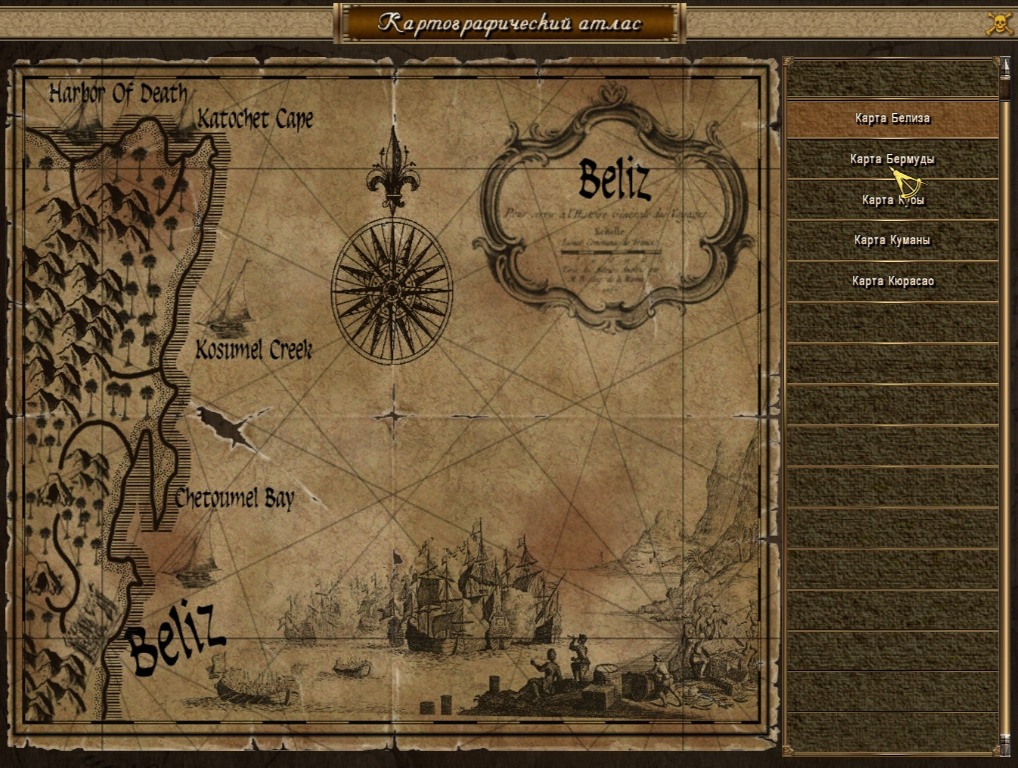1018x768 pixels.
Task: Open the Карта Бермуды map entry
Action: (892, 159)
